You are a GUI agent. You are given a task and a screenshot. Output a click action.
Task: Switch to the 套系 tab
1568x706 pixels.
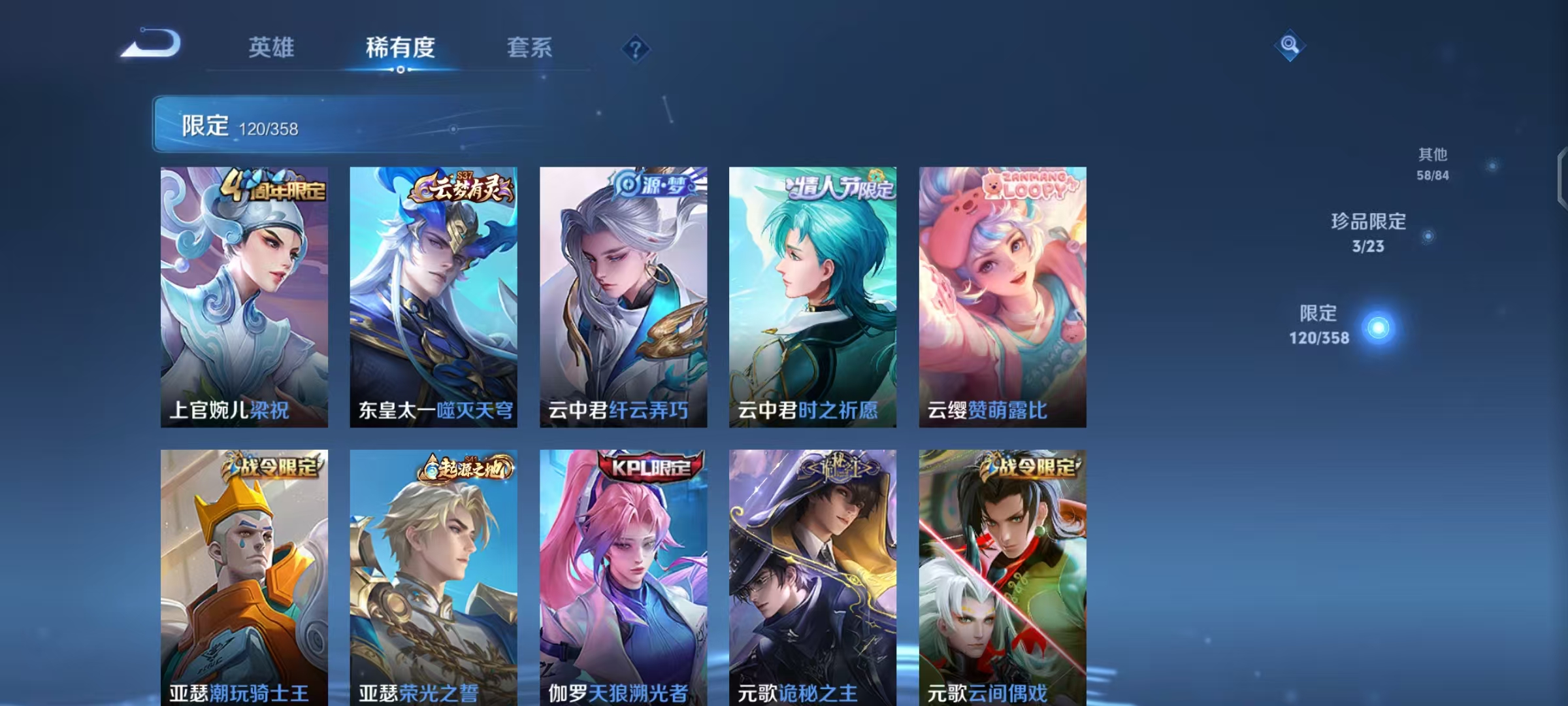click(530, 48)
